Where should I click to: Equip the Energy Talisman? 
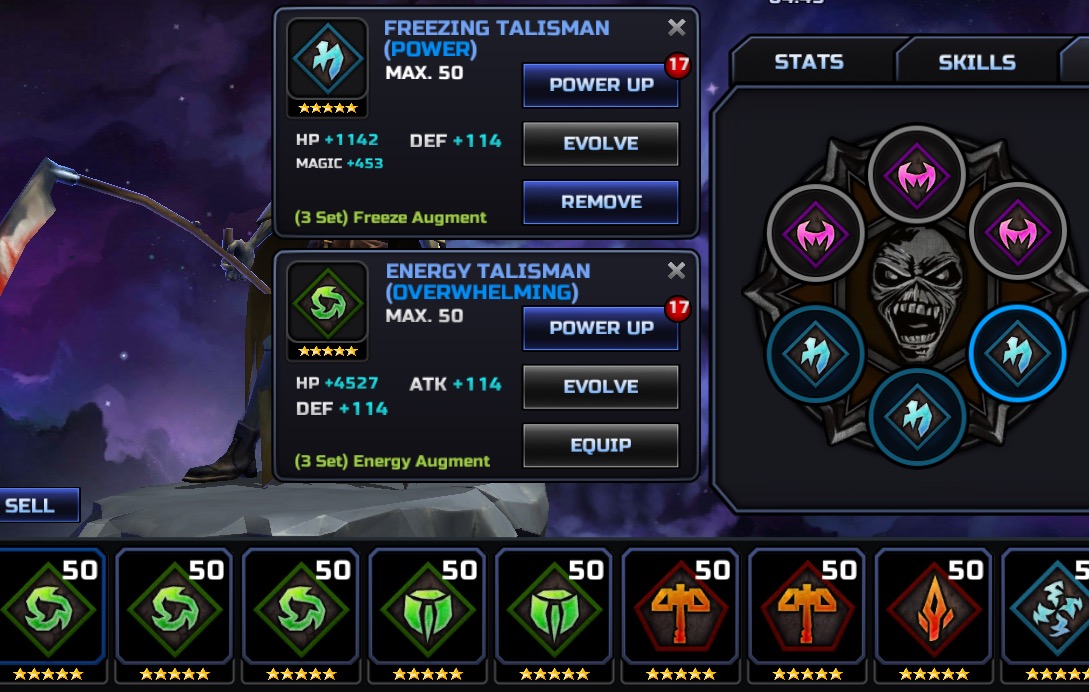pos(600,445)
